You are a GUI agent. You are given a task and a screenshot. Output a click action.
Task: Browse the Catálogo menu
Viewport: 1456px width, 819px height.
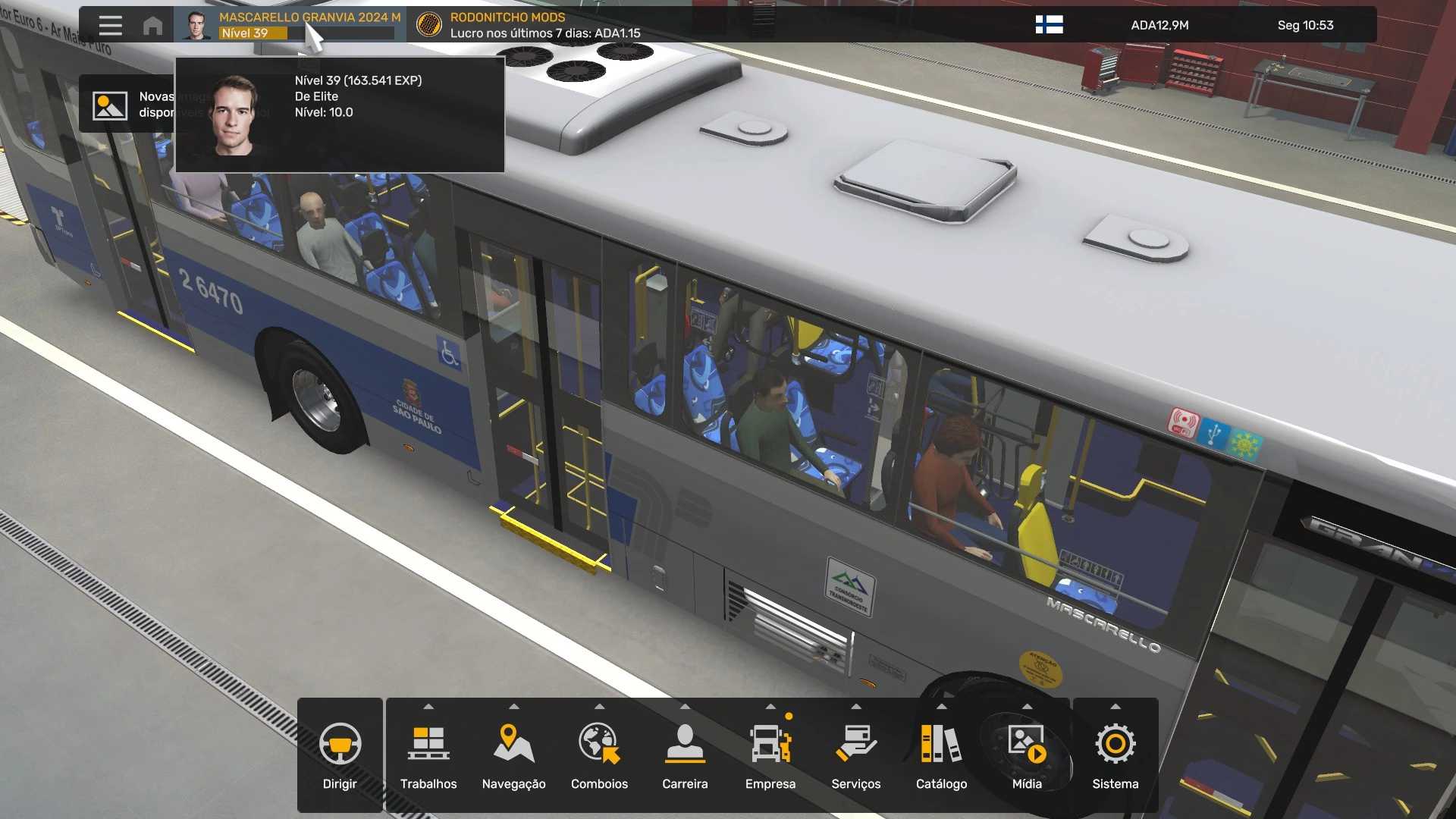tap(941, 755)
